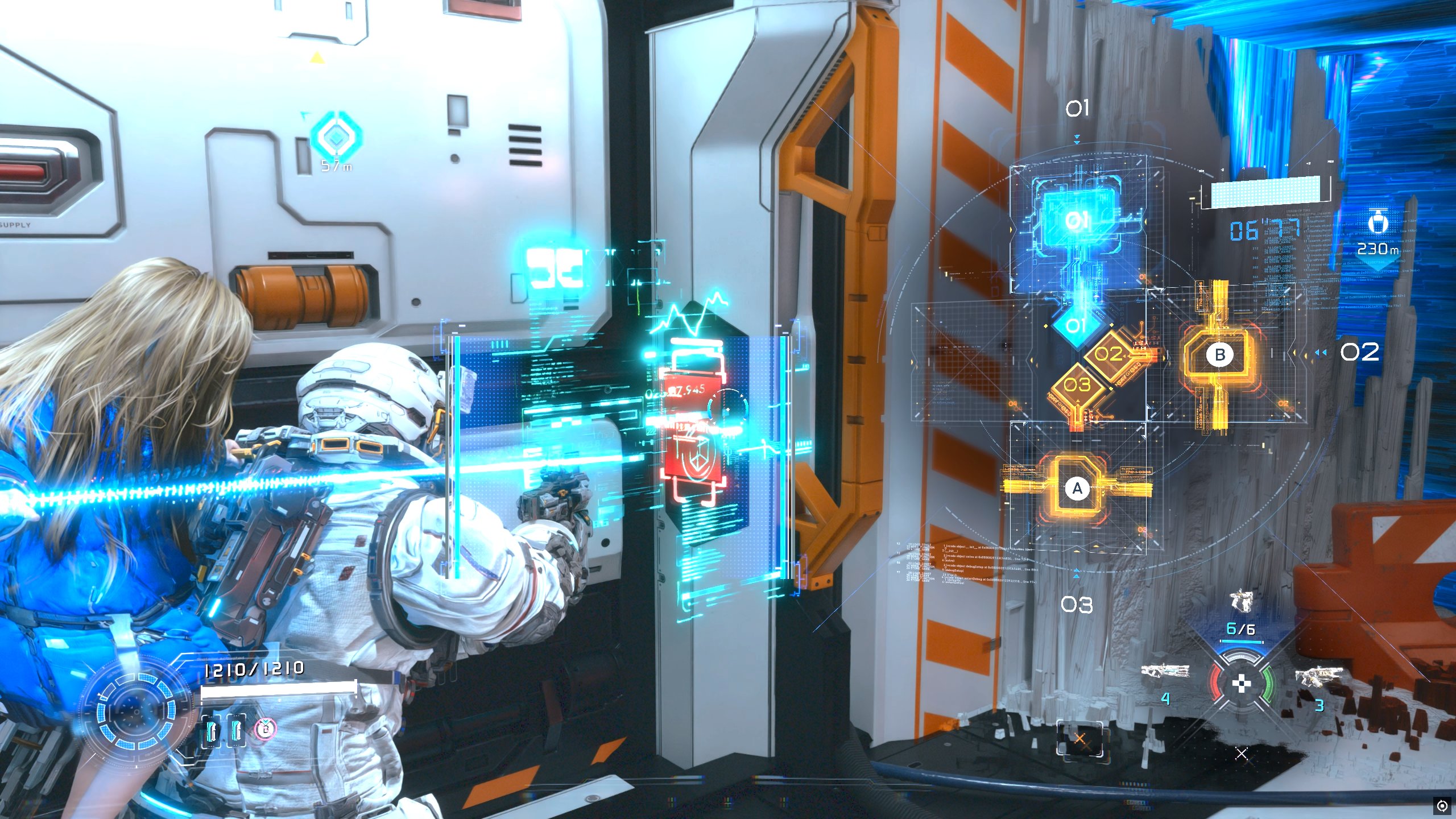Switch to the right weapon with 3 charges
The height and width of the screenshot is (819, 1456).
[x=1319, y=677]
